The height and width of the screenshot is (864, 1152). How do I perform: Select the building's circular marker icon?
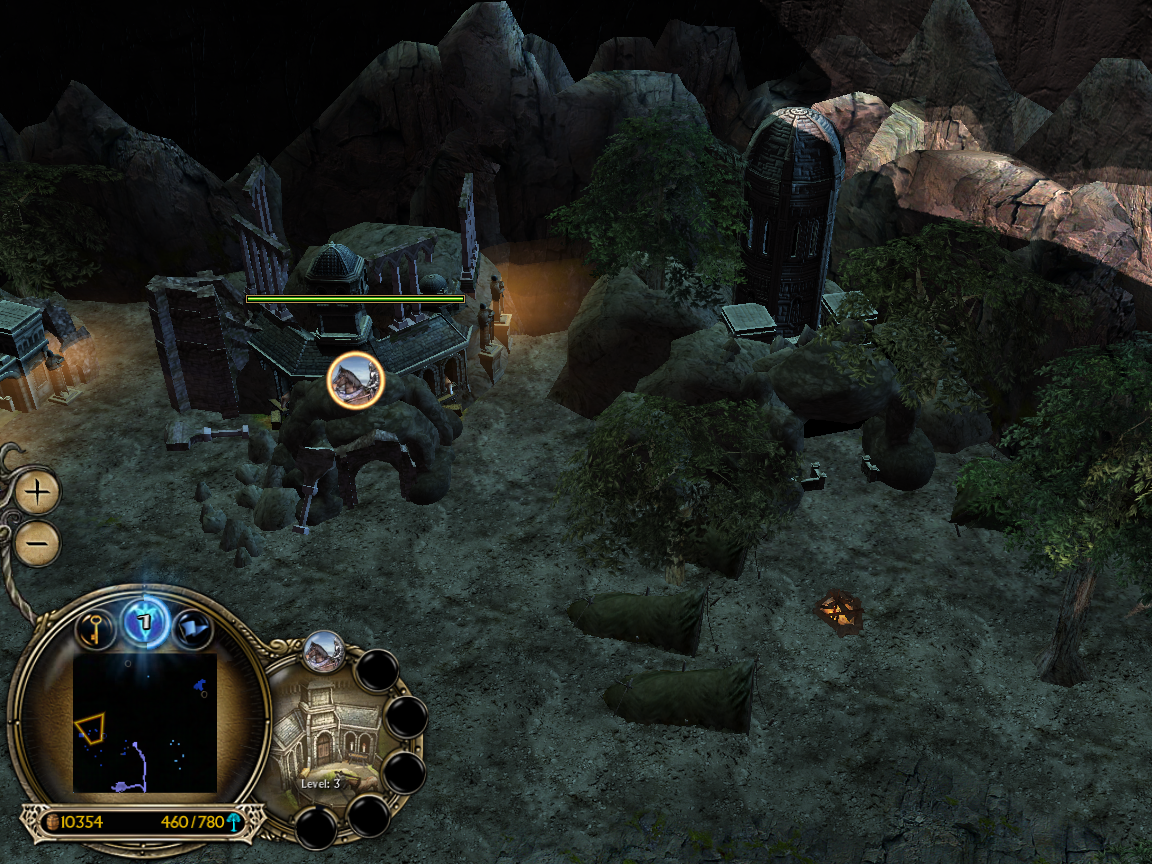click(355, 380)
